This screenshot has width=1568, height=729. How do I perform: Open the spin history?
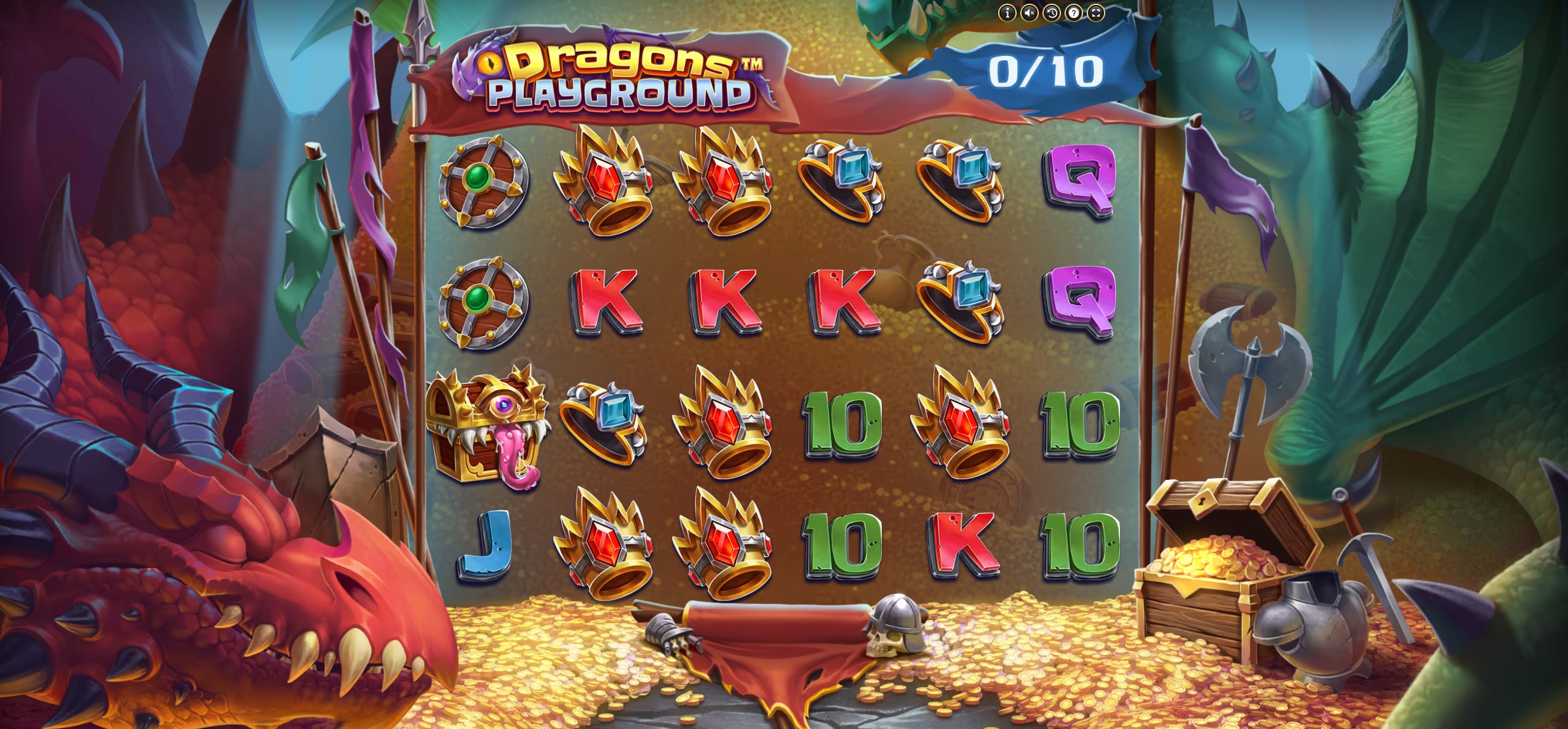(x=1052, y=13)
